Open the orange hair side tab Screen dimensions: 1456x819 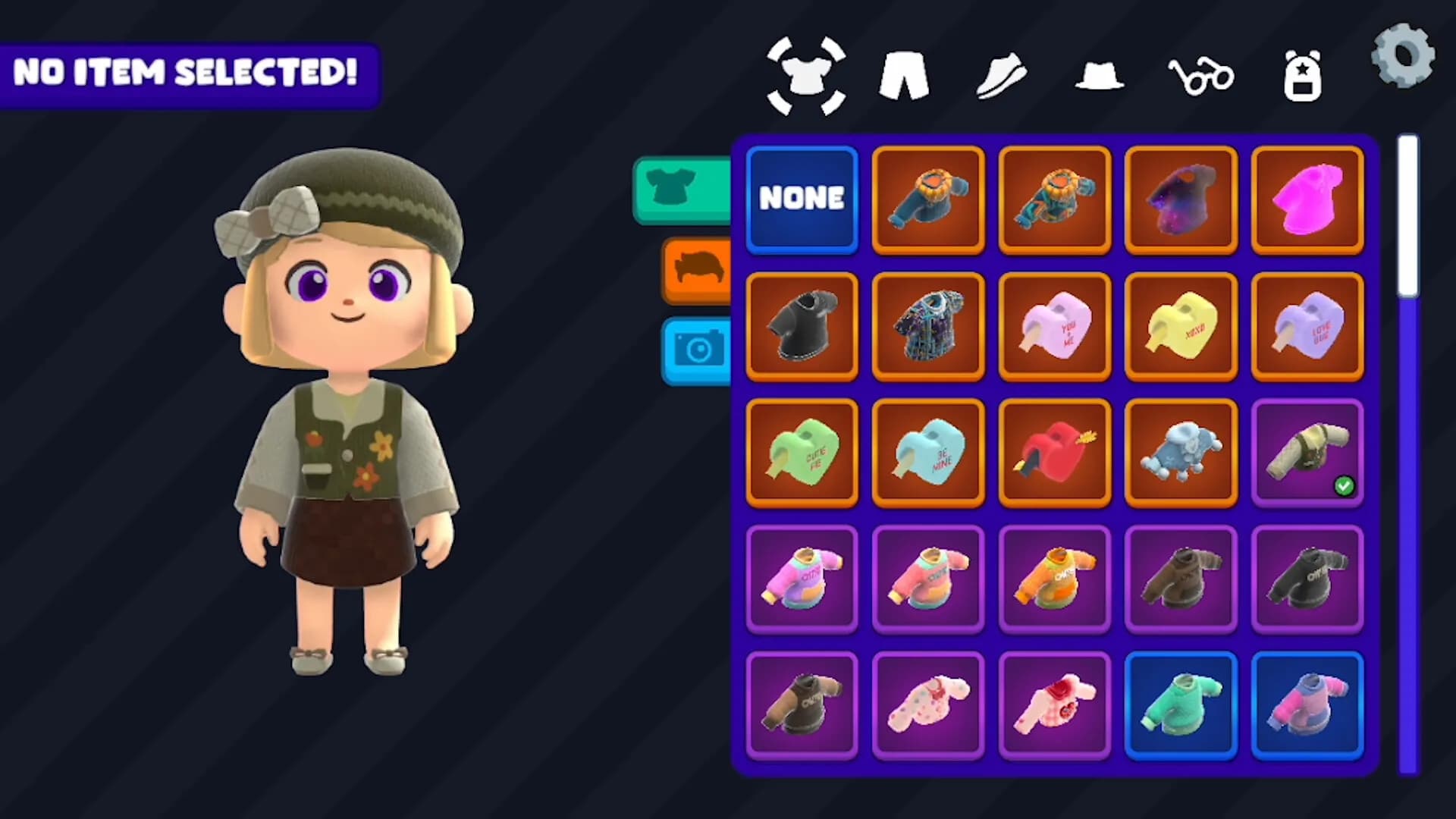coord(696,270)
